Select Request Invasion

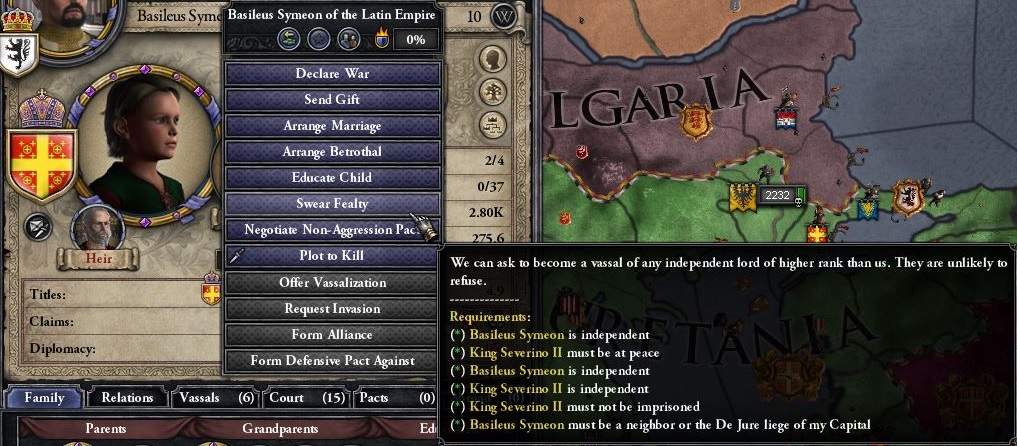click(332, 308)
